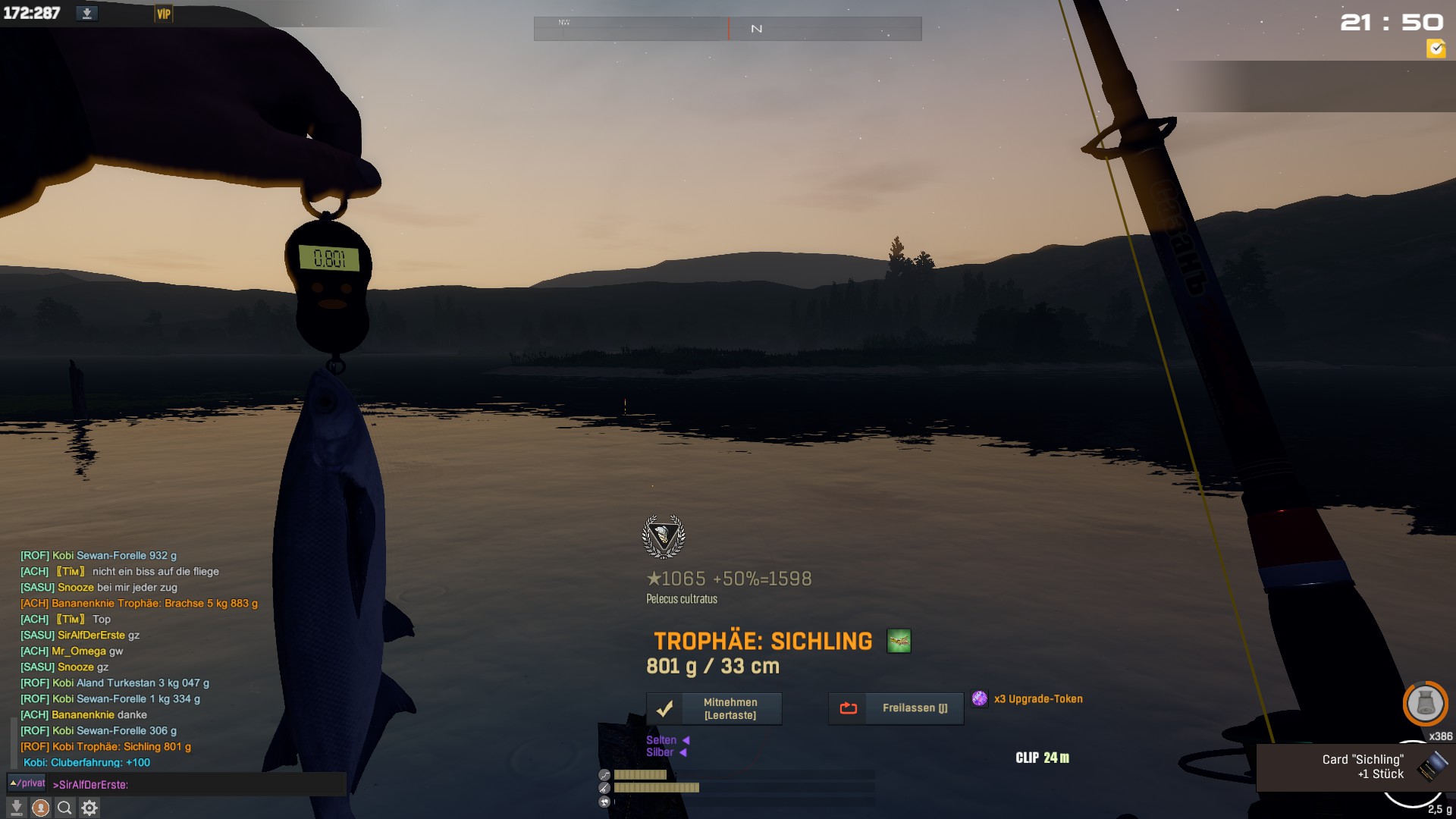The image size is (1456, 819).
Task: Focus the chat message input field
Action: pos(197,785)
